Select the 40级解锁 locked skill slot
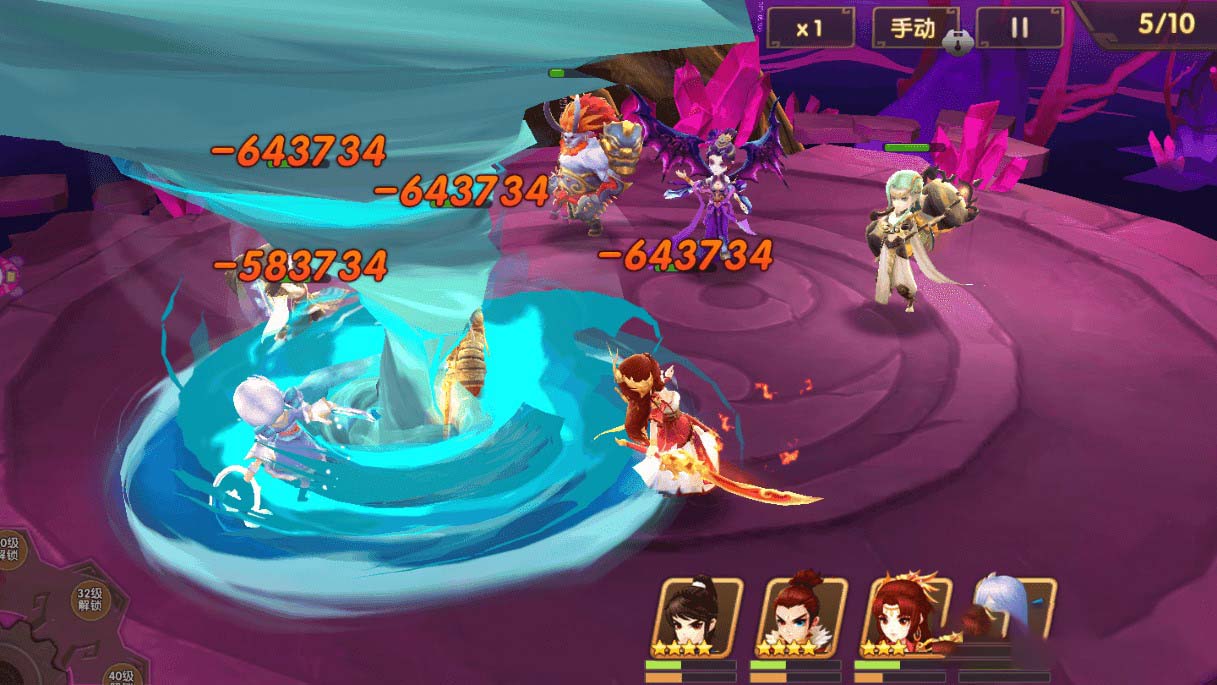The width and height of the screenshot is (1217, 685). pyautogui.click(x=121, y=676)
